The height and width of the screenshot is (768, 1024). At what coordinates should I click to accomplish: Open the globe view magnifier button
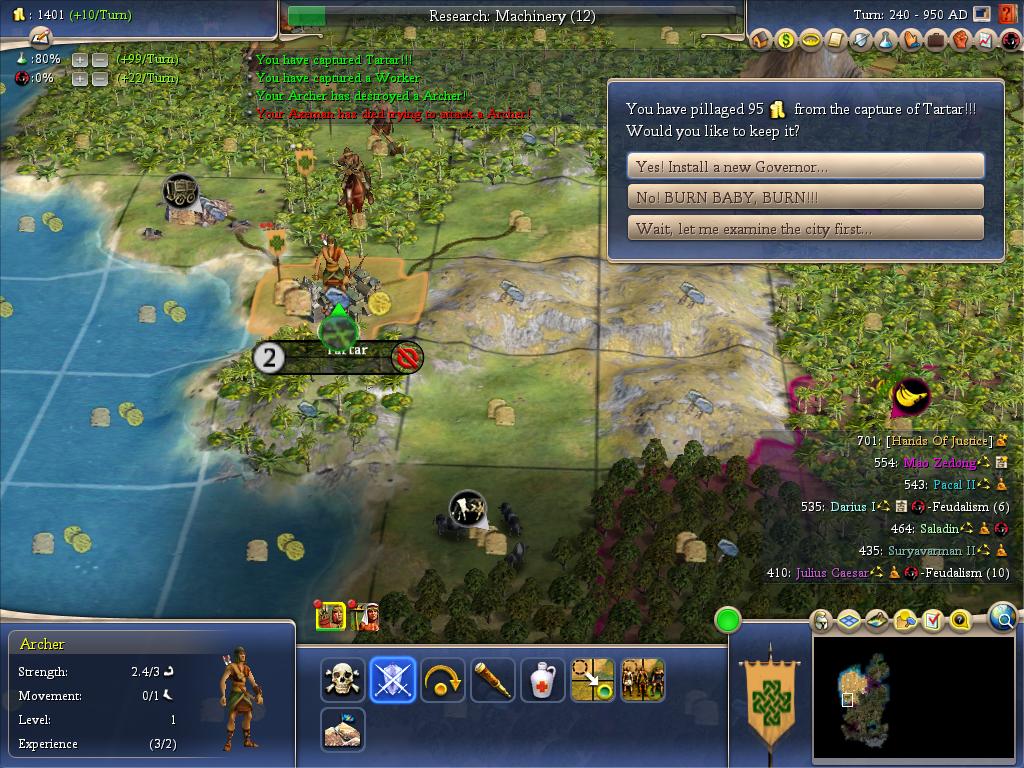(x=1002, y=619)
